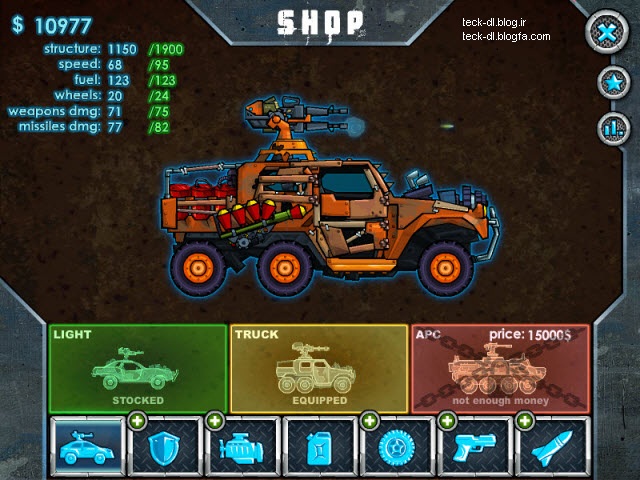Open the star achievements button

pos(610,84)
